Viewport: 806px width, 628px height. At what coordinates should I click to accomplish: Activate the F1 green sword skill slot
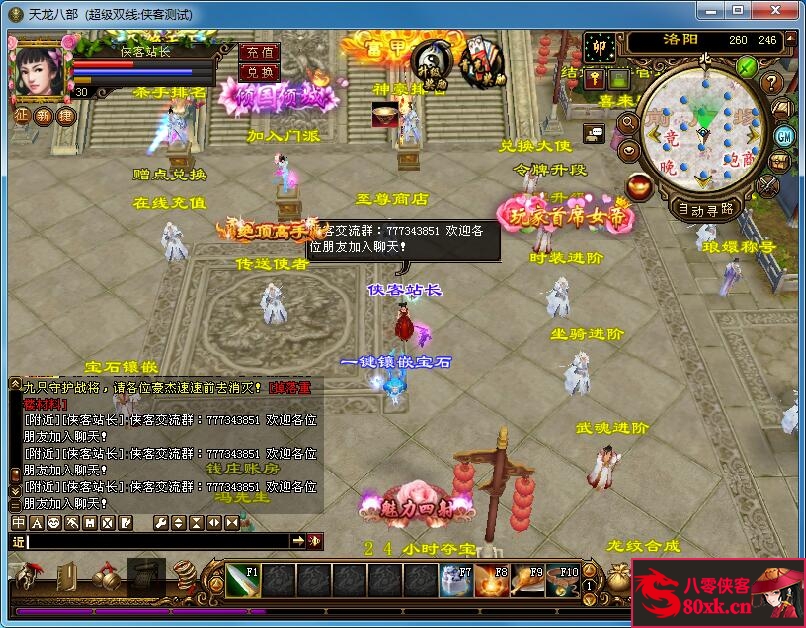point(243,581)
